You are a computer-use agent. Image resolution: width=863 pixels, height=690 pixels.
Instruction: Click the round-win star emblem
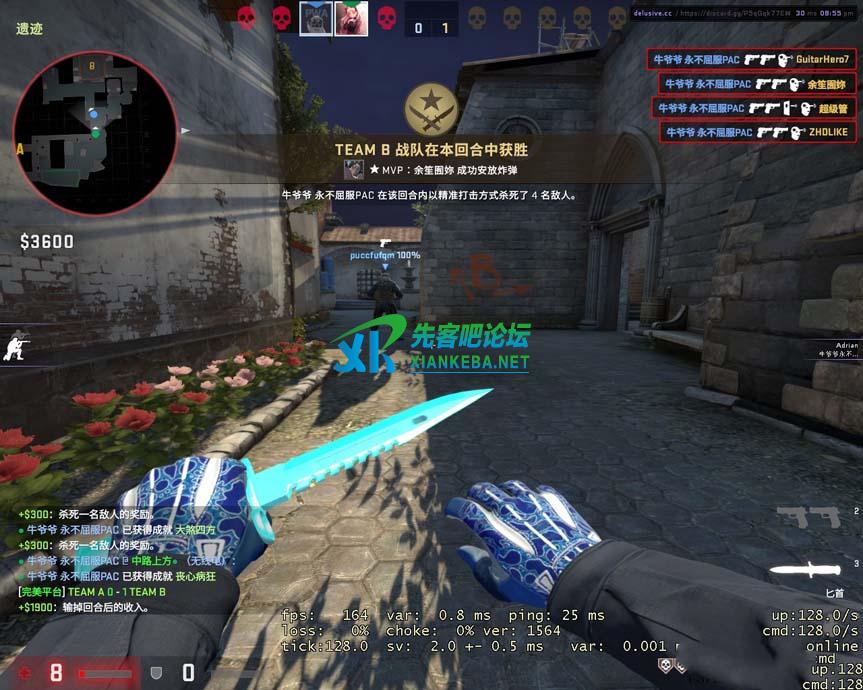click(x=431, y=110)
